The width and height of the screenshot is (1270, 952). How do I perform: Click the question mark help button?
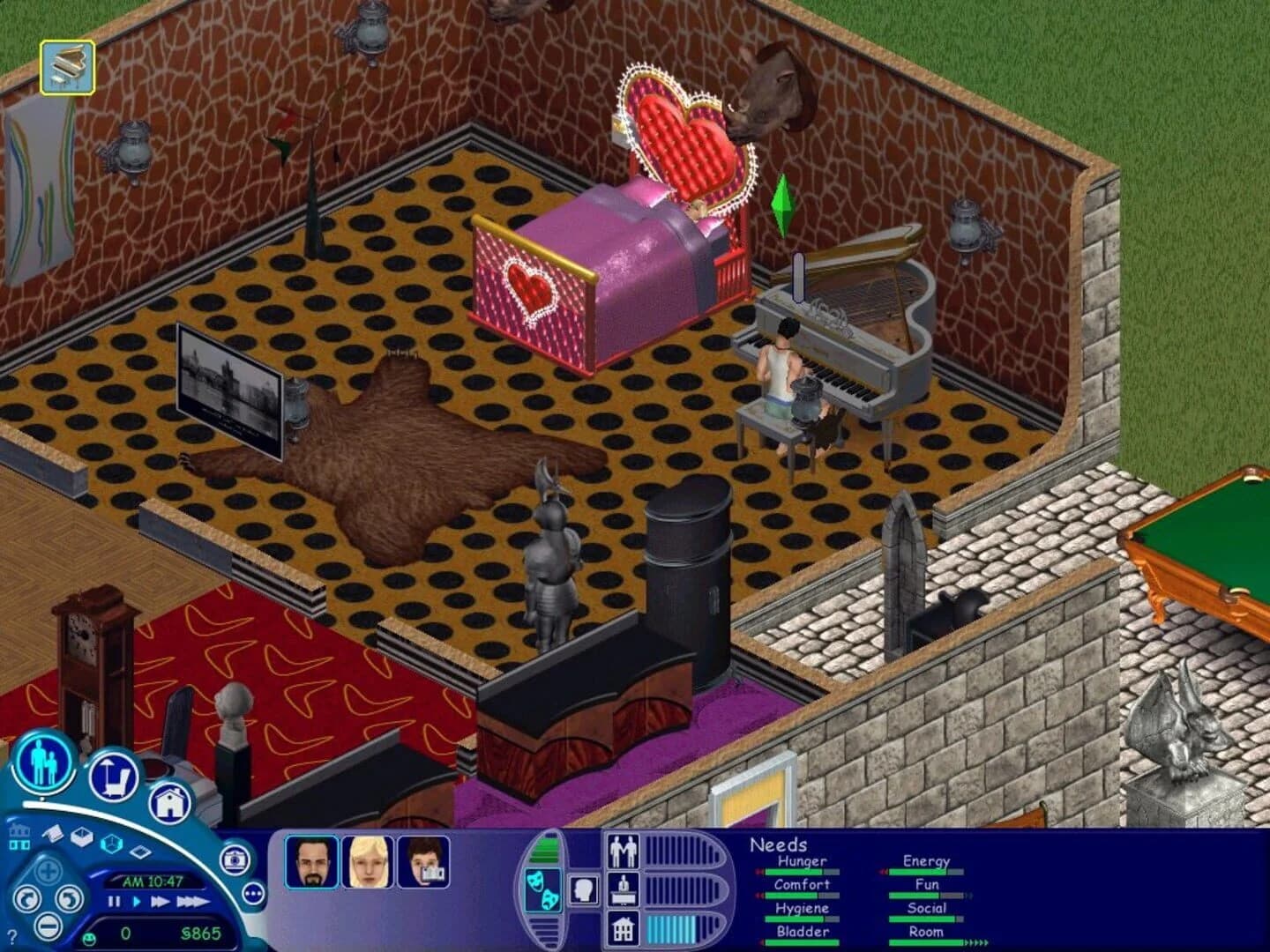(x=12, y=934)
